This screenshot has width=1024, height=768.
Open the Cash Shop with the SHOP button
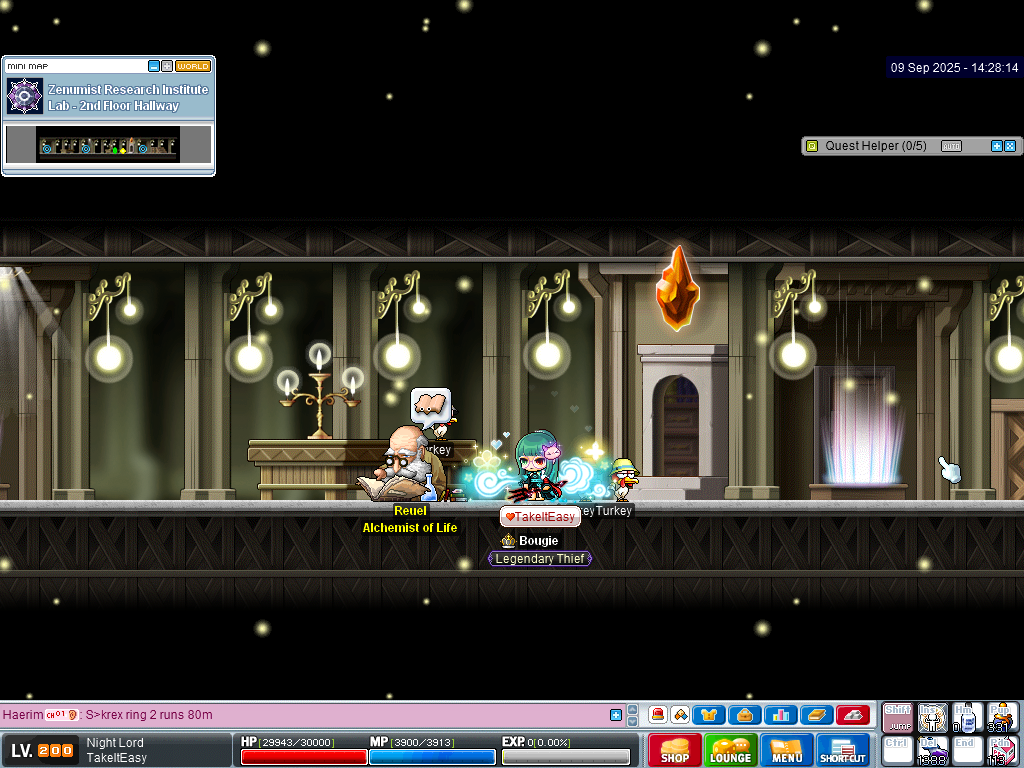pyautogui.click(x=674, y=750)
